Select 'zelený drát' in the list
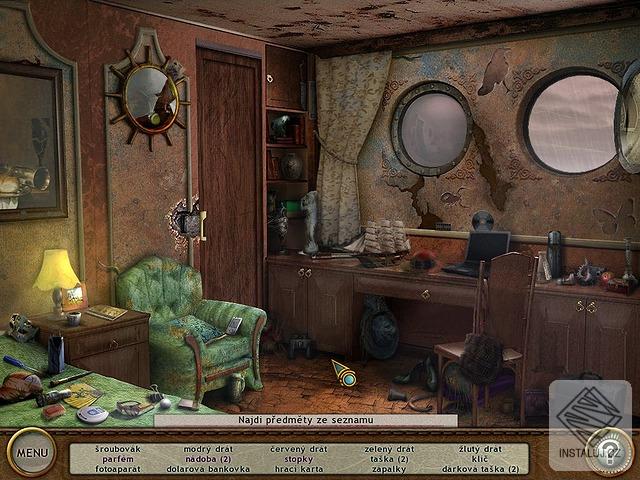The height and width of the screenshot is (480, 640). coord(388,449)
